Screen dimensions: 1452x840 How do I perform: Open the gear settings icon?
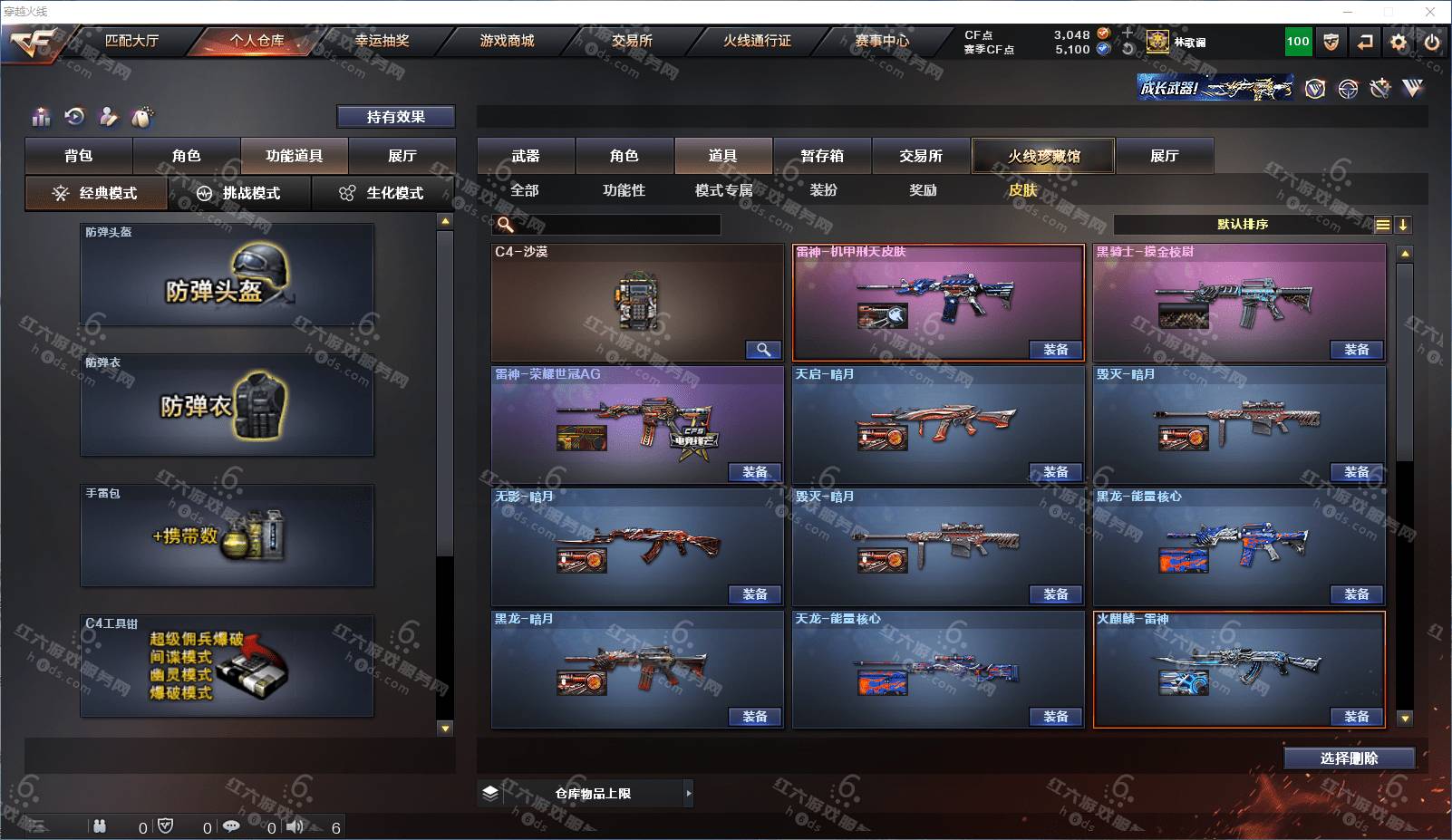pyautogui.click(x=1399, y=42)
